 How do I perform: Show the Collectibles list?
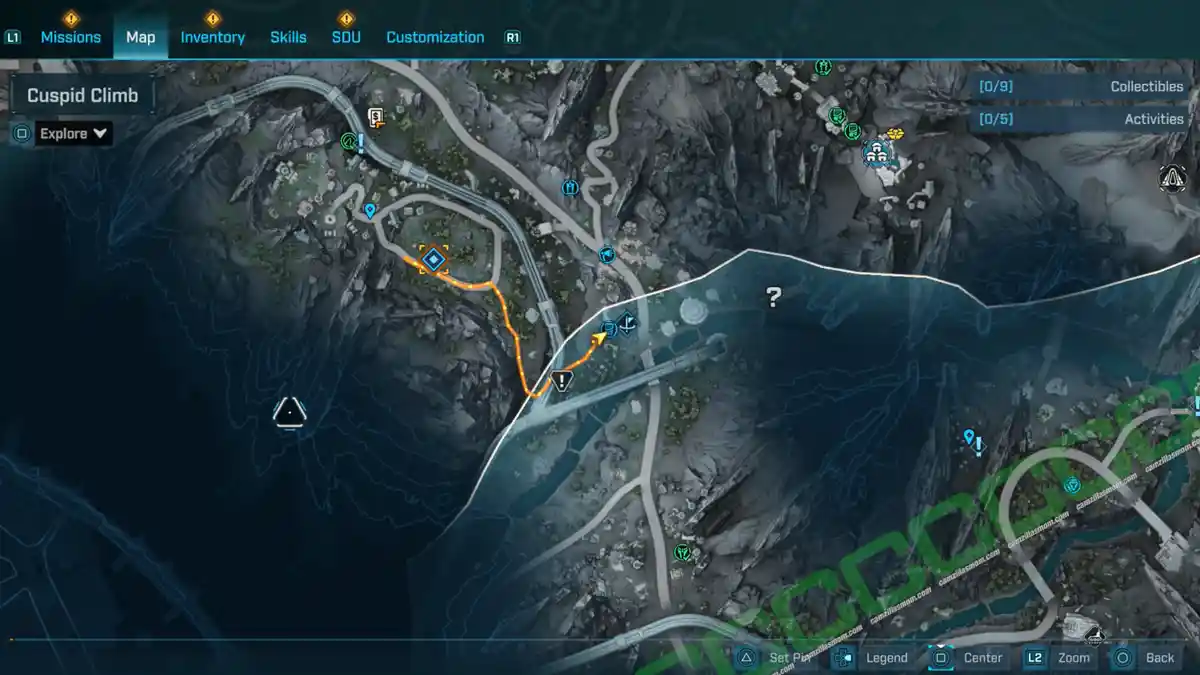click(x=1081, y=87)
